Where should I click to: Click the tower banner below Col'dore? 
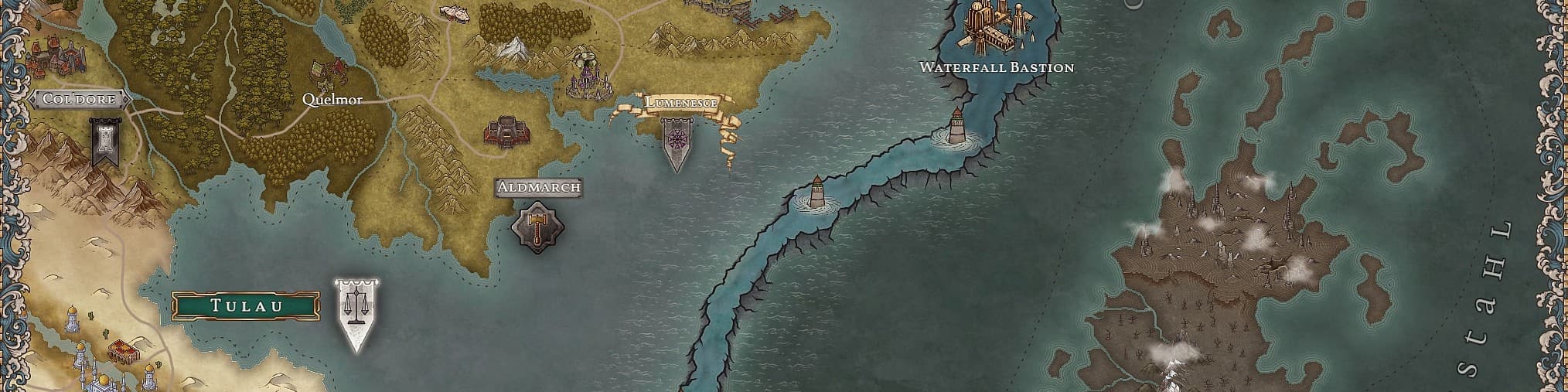point(104,142)
